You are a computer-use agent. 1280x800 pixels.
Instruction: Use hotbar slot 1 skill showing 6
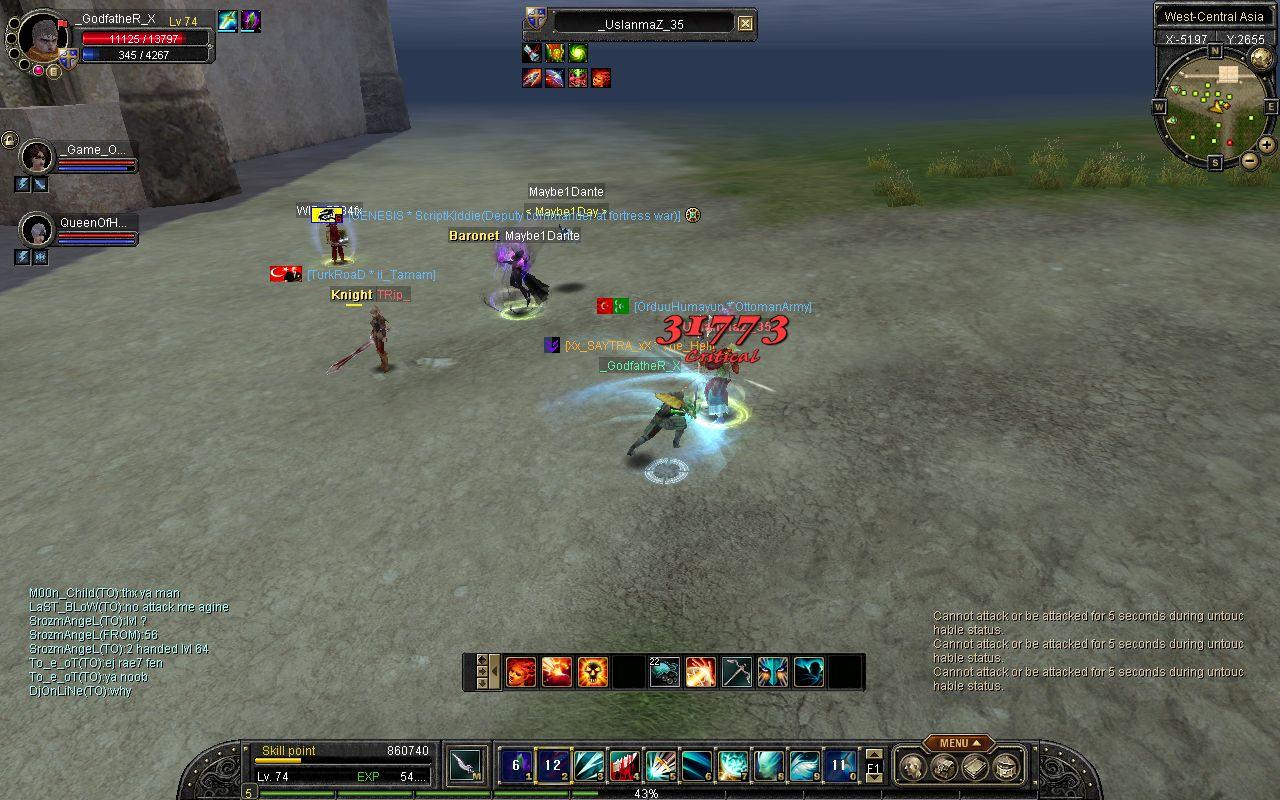pos(516,766)
